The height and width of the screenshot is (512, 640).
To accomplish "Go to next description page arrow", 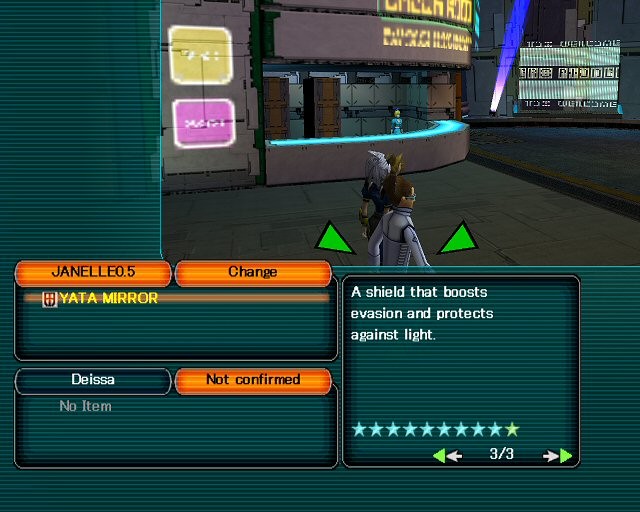I will pyautogui.click(x=559, y=455).
